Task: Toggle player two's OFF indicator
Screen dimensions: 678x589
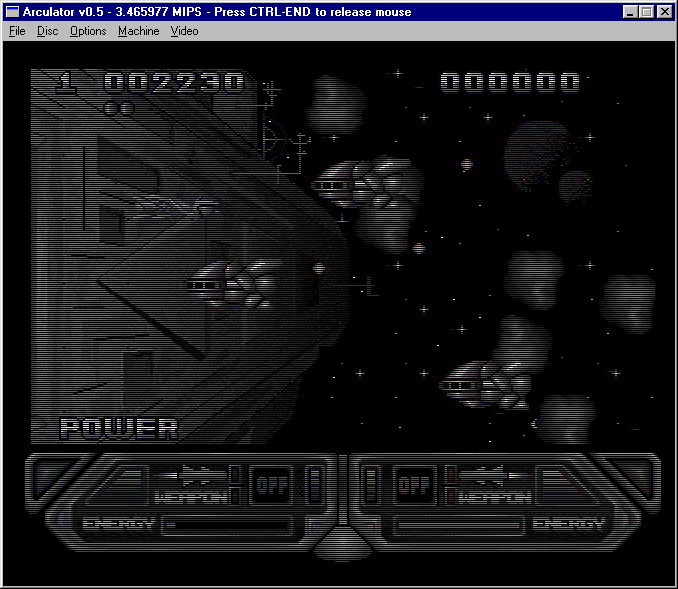Action: pyautogui.click(x=412, y=486)
